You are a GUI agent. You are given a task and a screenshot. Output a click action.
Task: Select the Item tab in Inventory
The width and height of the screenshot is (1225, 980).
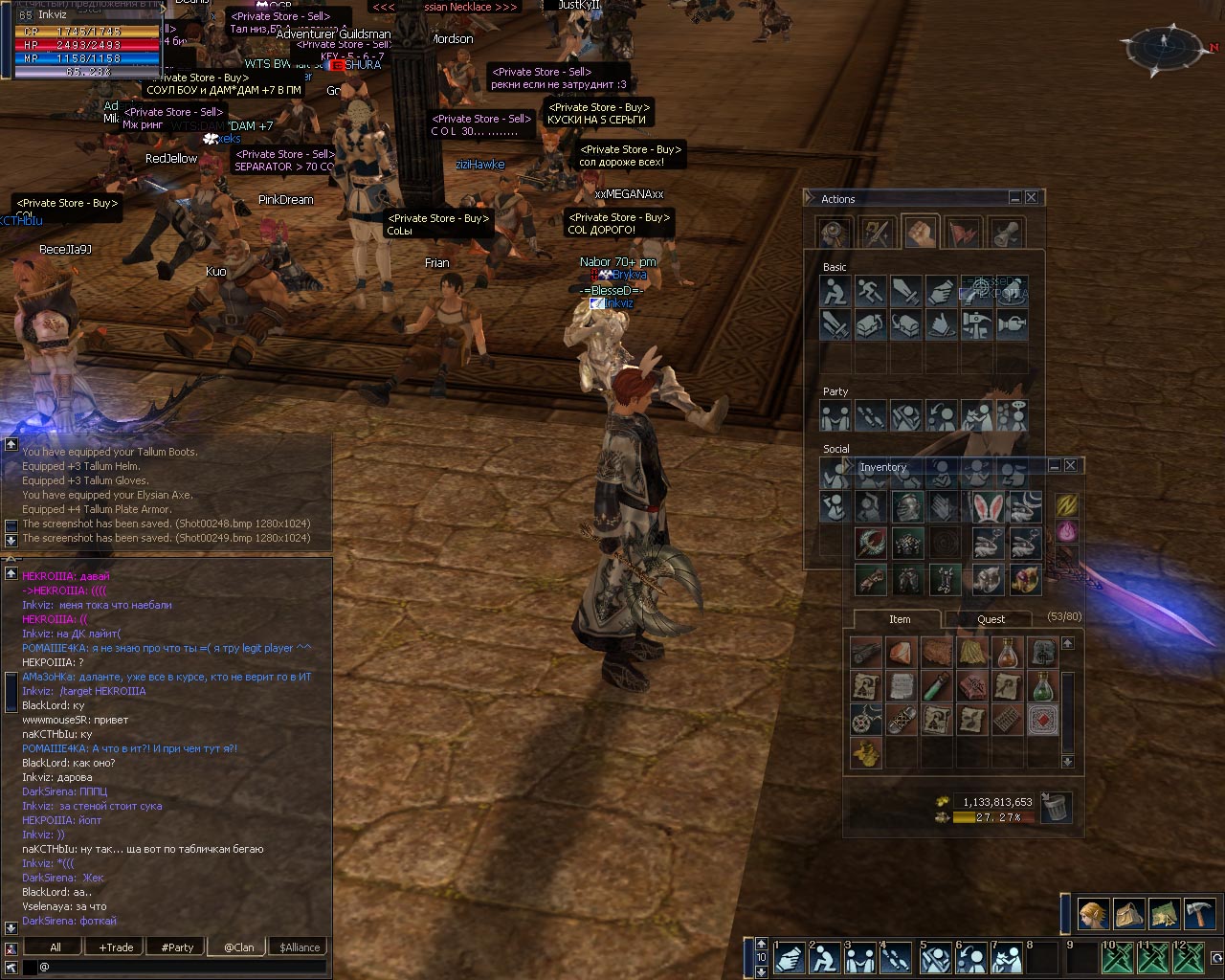click(x=899, y=619)
